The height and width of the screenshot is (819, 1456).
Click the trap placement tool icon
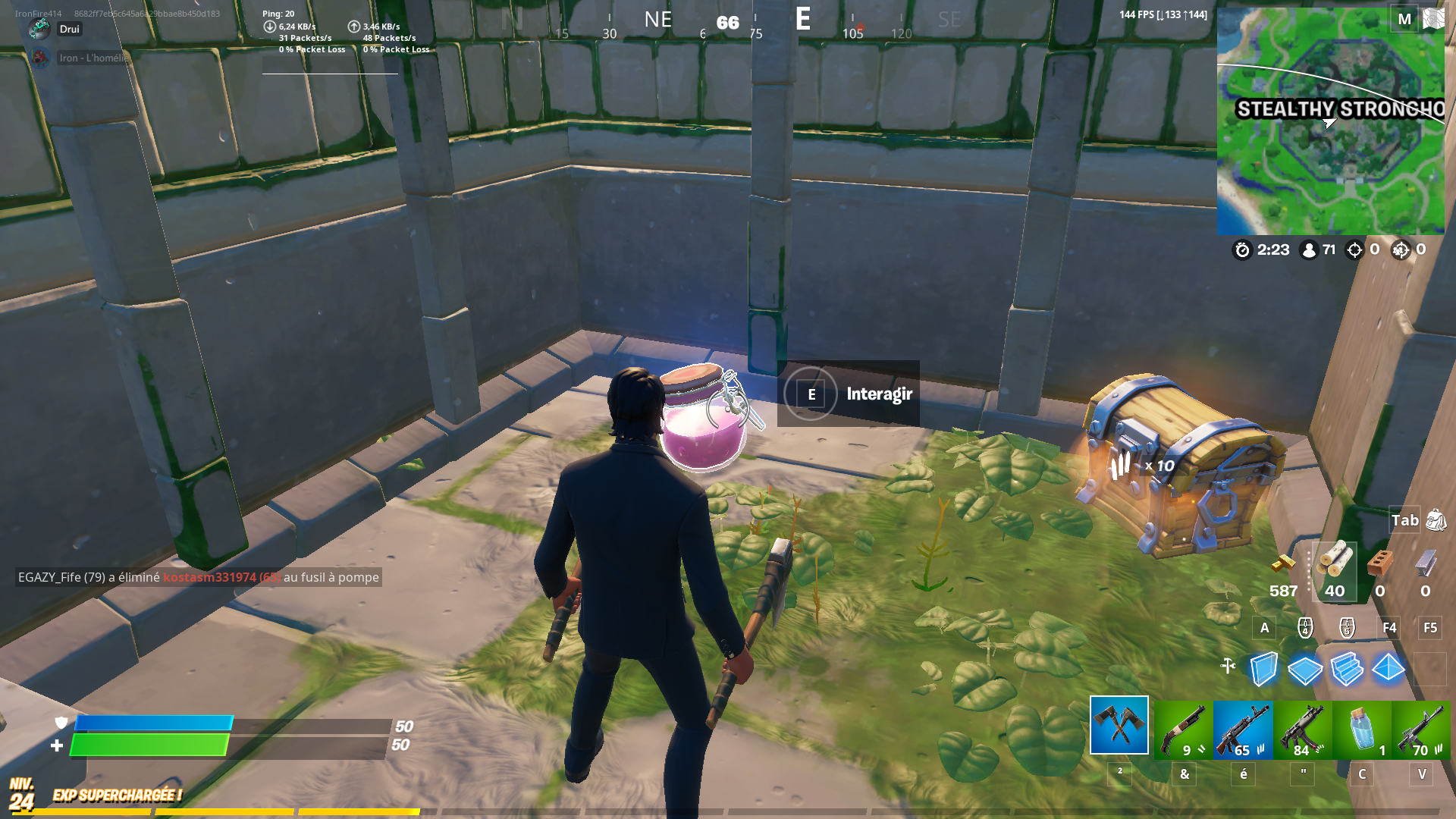click(x=1228, y=664)
